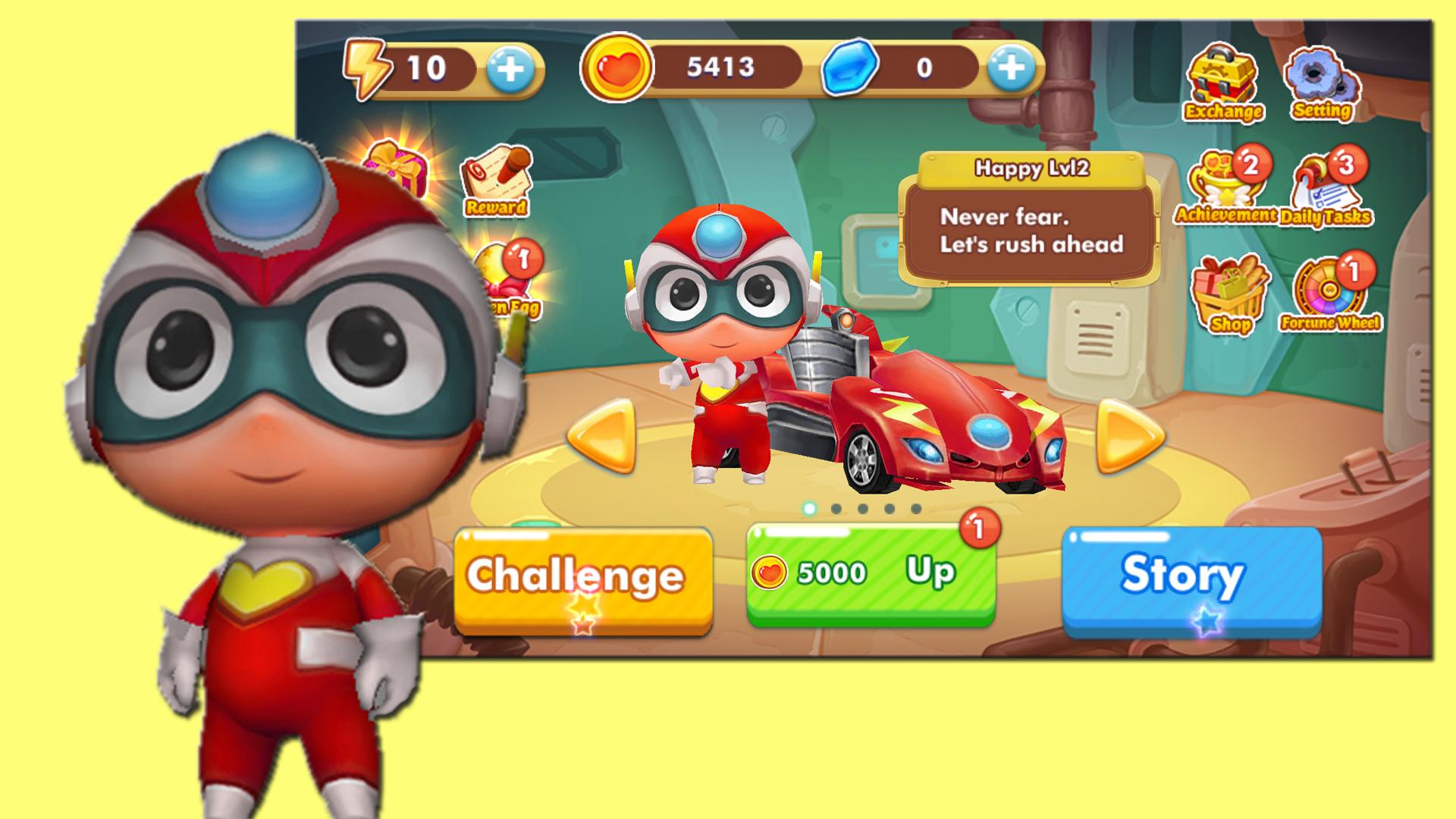This screenshot has height=819, width=1456.
Task: Select next character with right arrow
Action: point(1130,437)
